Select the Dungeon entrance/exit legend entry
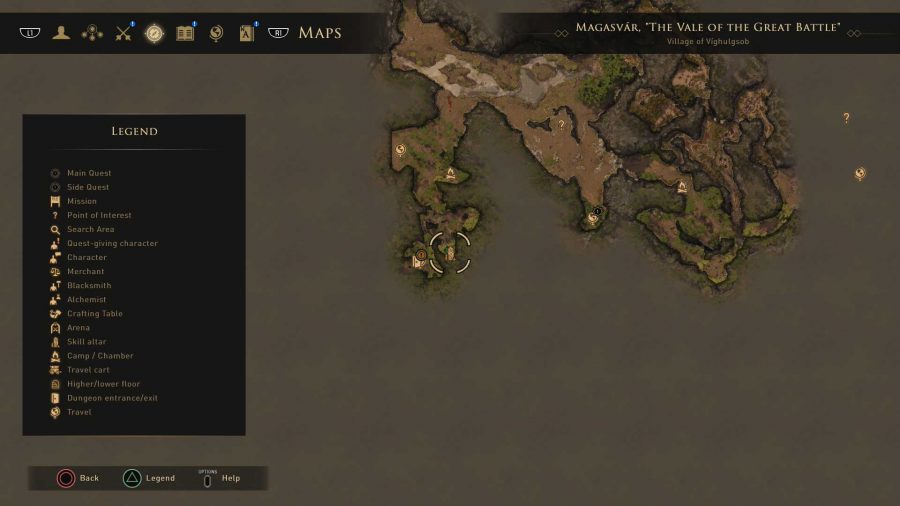 click(x=112, y=397)
